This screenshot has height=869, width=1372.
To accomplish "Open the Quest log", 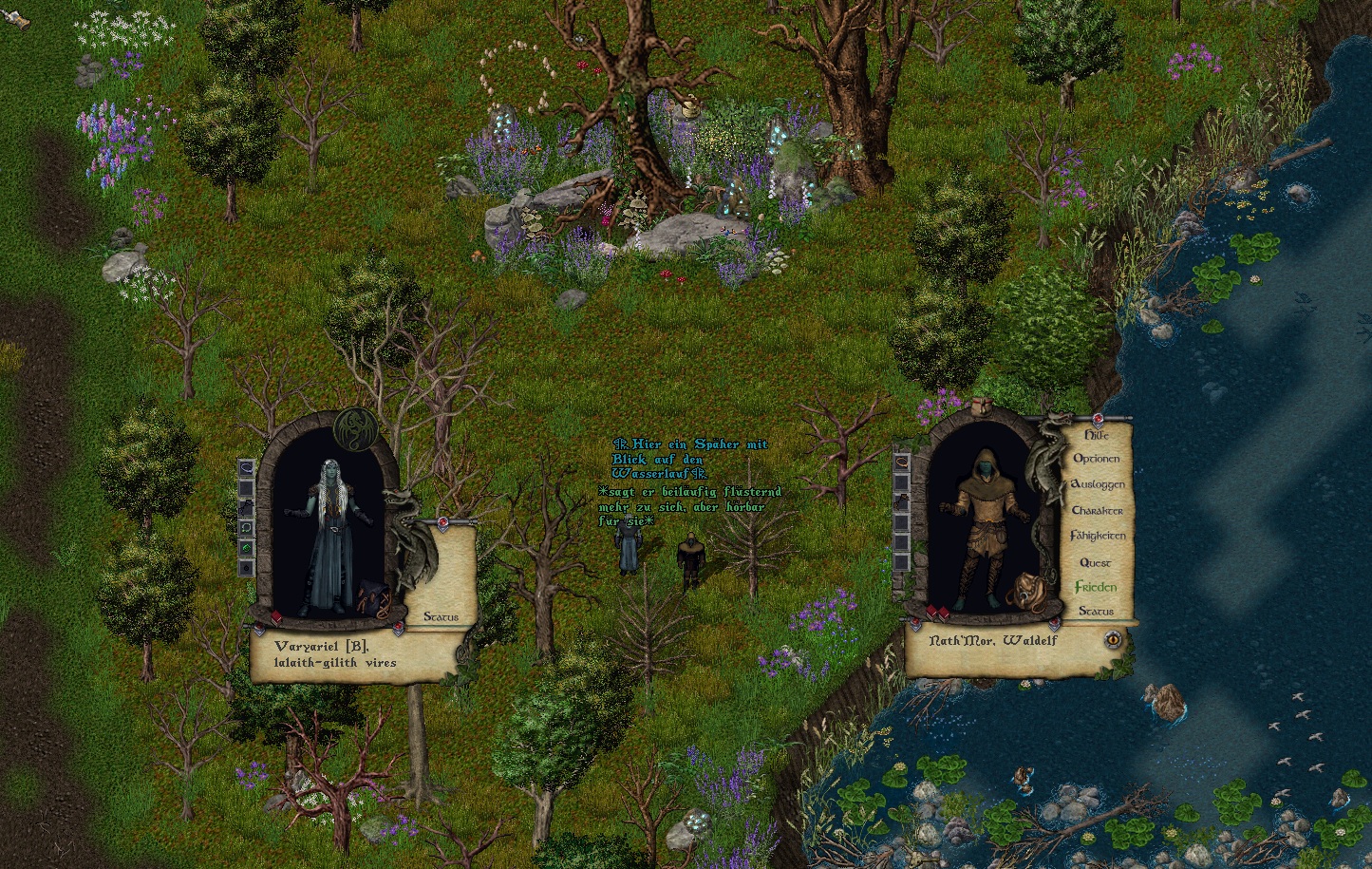I will pyautogui.click(x=1095, y=562).
